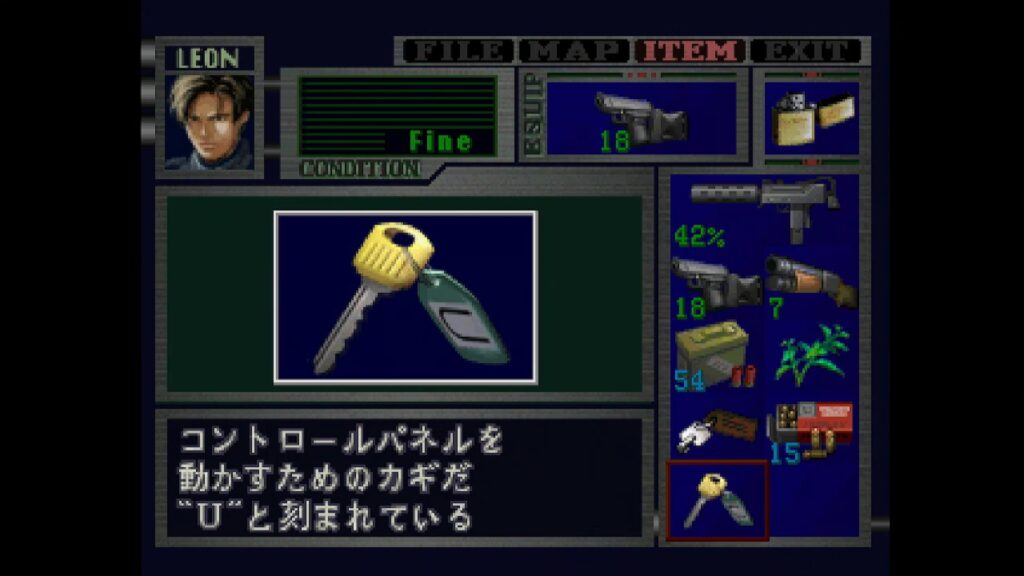This screenshot has height=576, width=1024.
Task: Switch to the MAP tab
Action: (x=576, y=51)
